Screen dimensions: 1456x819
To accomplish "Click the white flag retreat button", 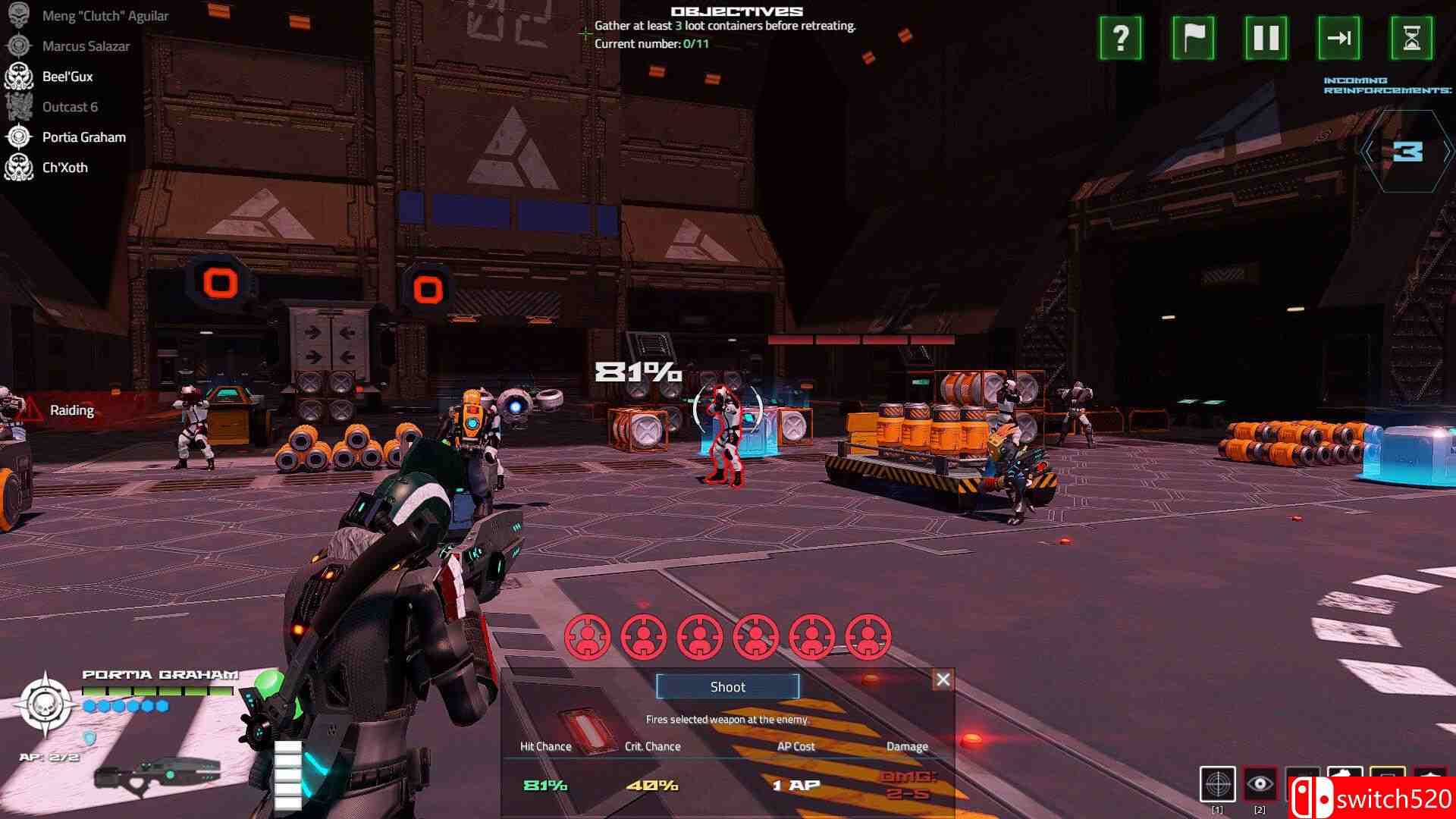I will click(x=1194, y=38).
